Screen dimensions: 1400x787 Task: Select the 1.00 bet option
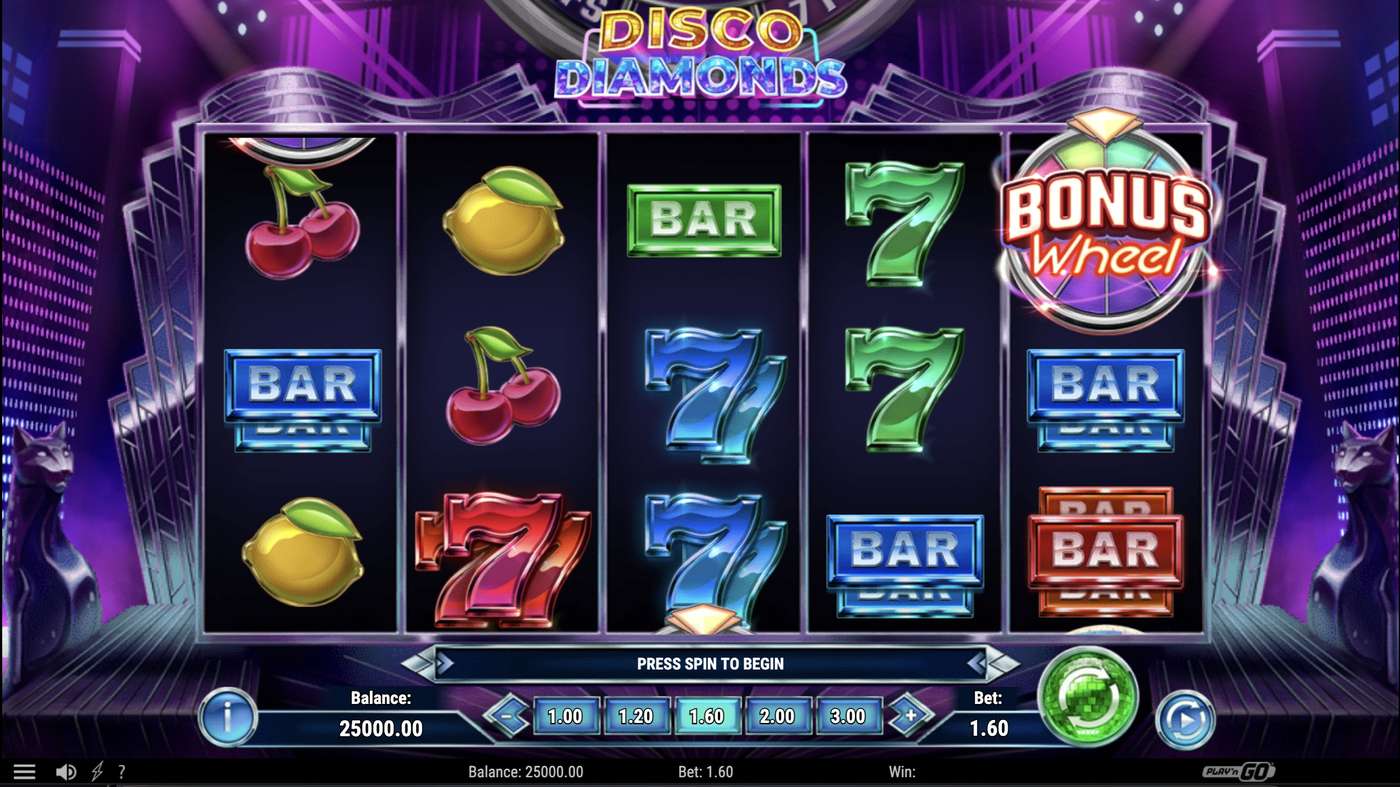[x=568, y=716]
